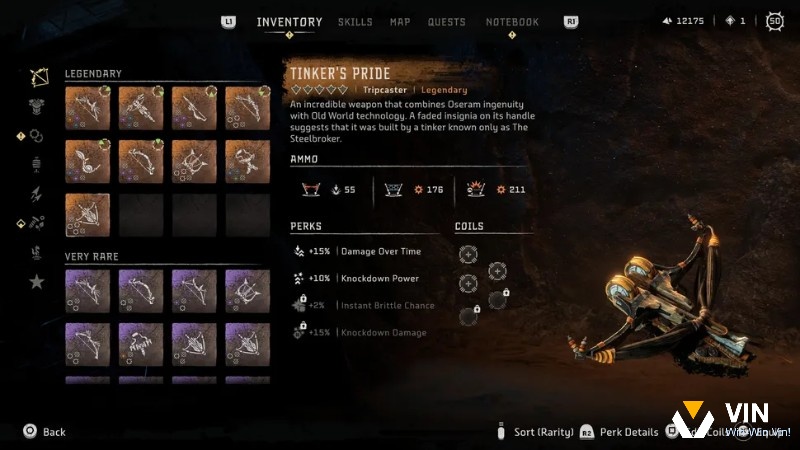
Task: Choose the ammo type showing 55
Action: tap(329, 189)
